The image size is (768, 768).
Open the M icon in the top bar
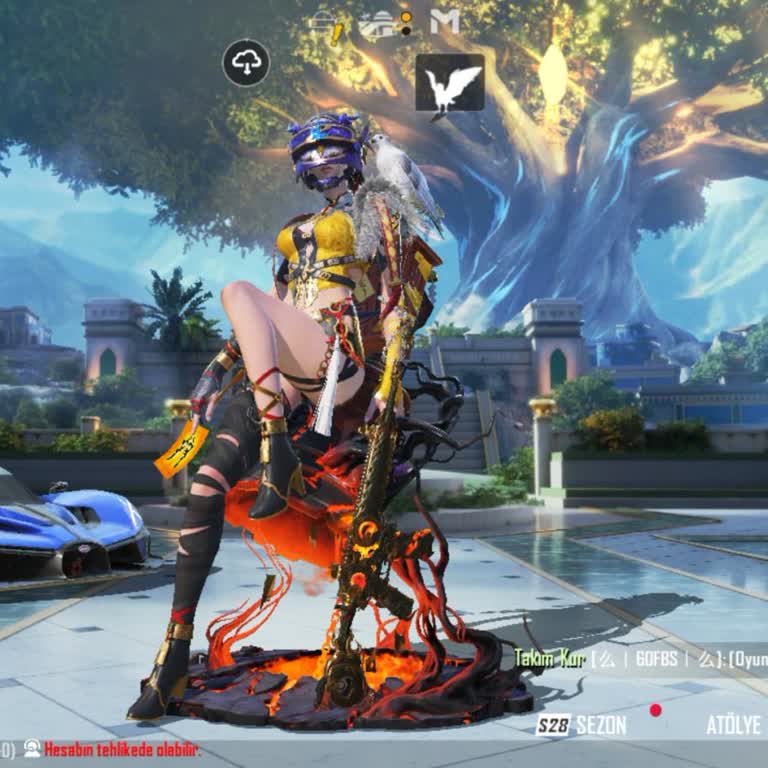(445, 21)
